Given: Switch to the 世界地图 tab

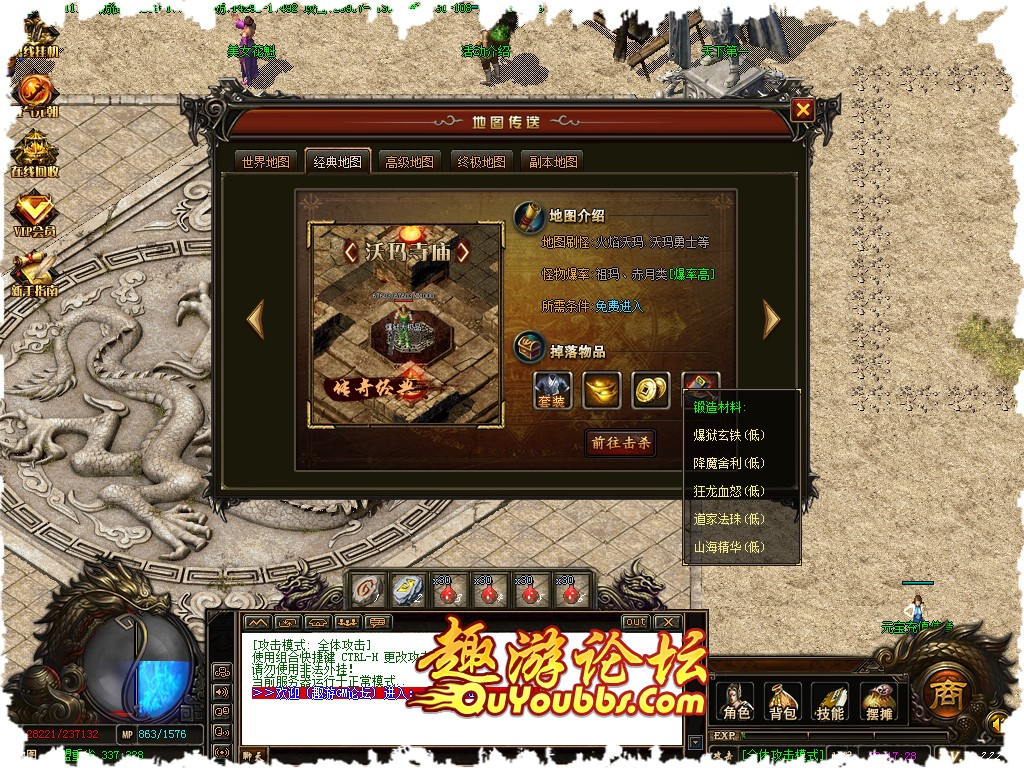Looking at the screenshot, I should [266, 162].
